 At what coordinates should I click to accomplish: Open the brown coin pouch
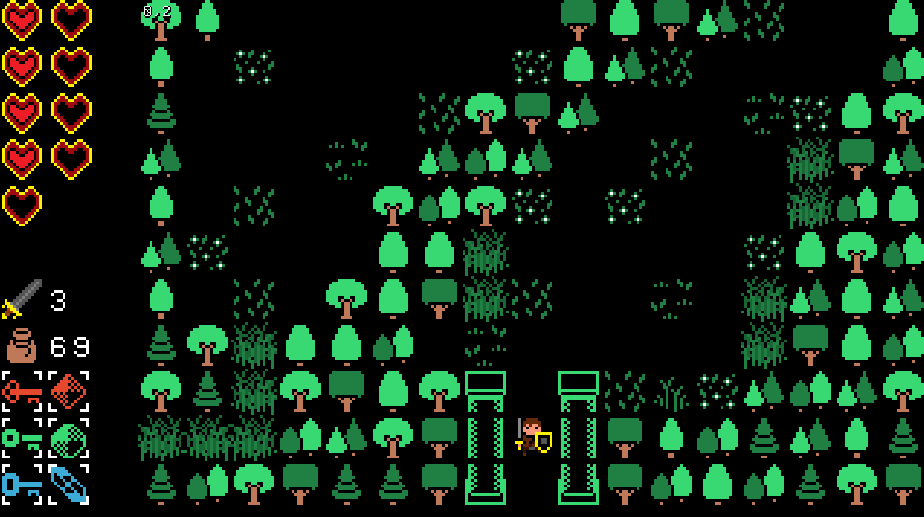(22, 346)
